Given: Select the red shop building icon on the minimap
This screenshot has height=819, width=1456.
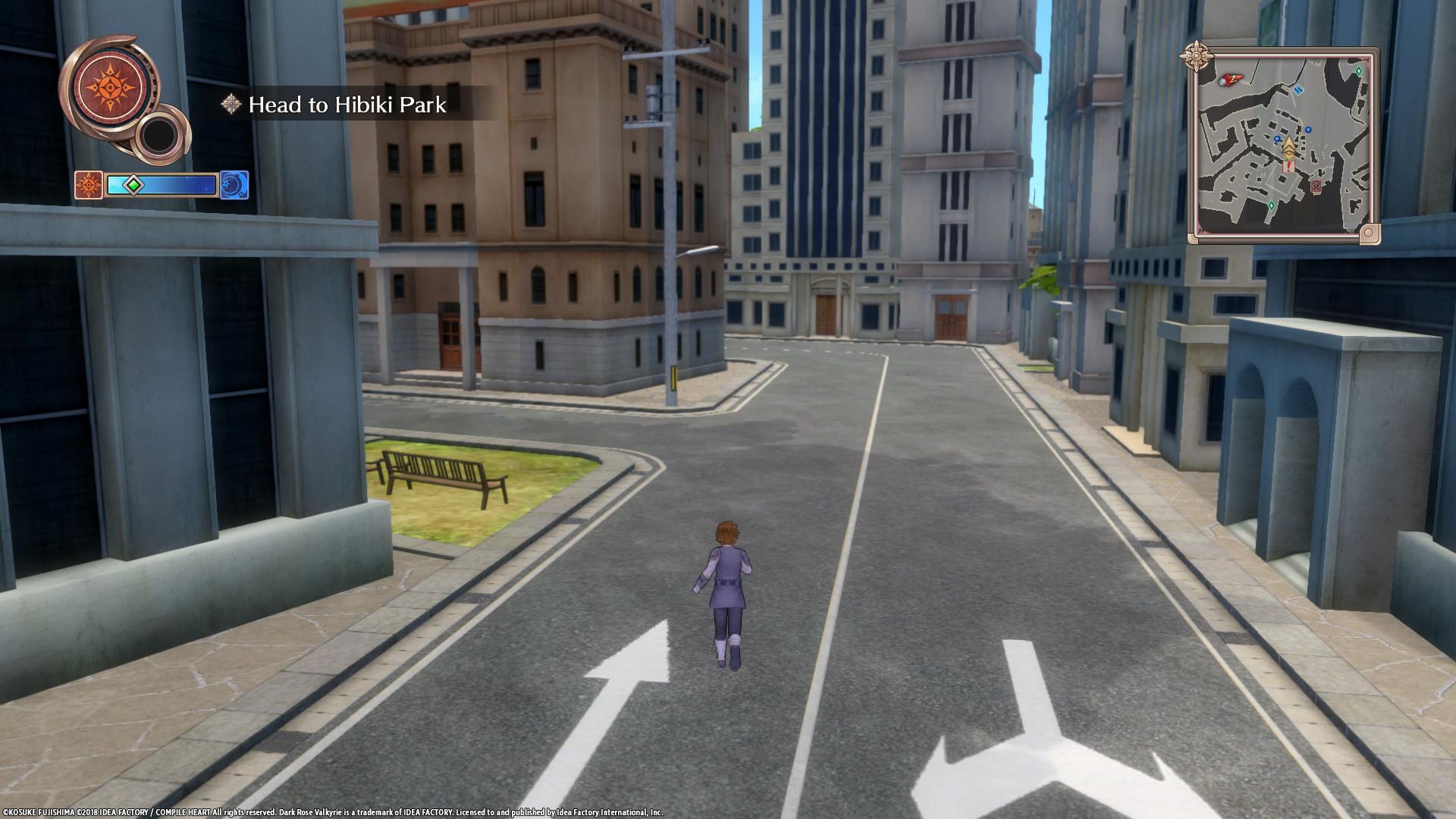Looking at the screenshot, I should click(x=1316, y=187).
